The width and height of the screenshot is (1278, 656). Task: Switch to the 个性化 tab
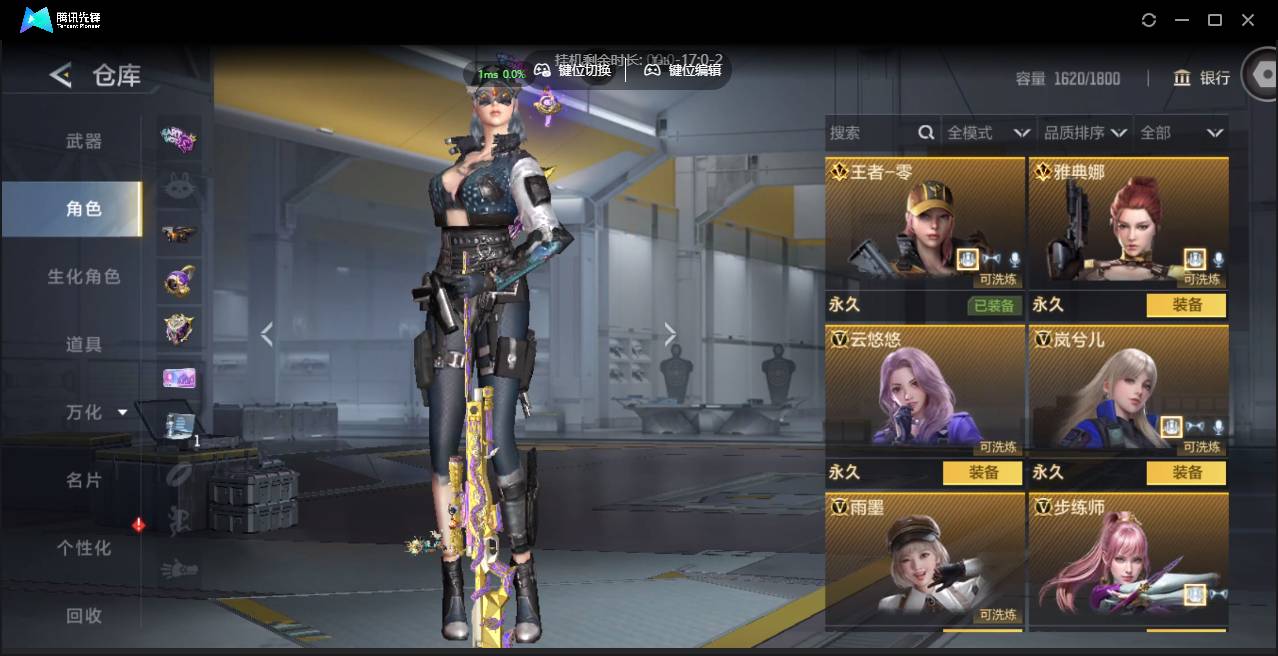tap(84, 548)
